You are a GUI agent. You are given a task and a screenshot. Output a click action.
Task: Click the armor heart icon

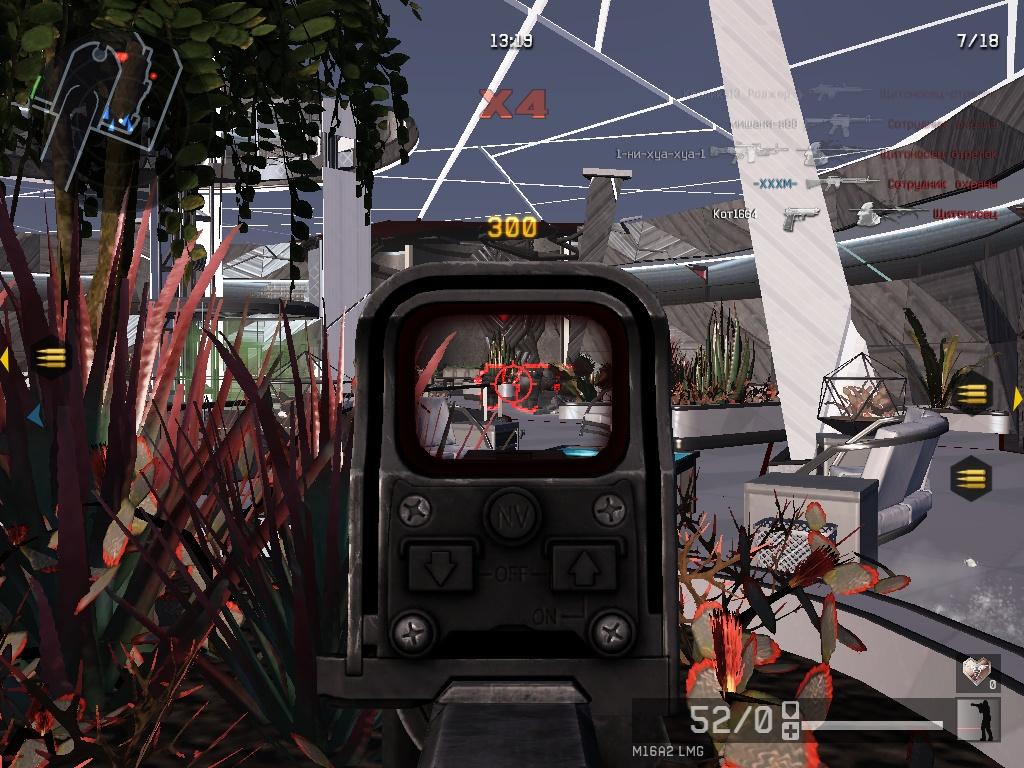coord(977,673)
